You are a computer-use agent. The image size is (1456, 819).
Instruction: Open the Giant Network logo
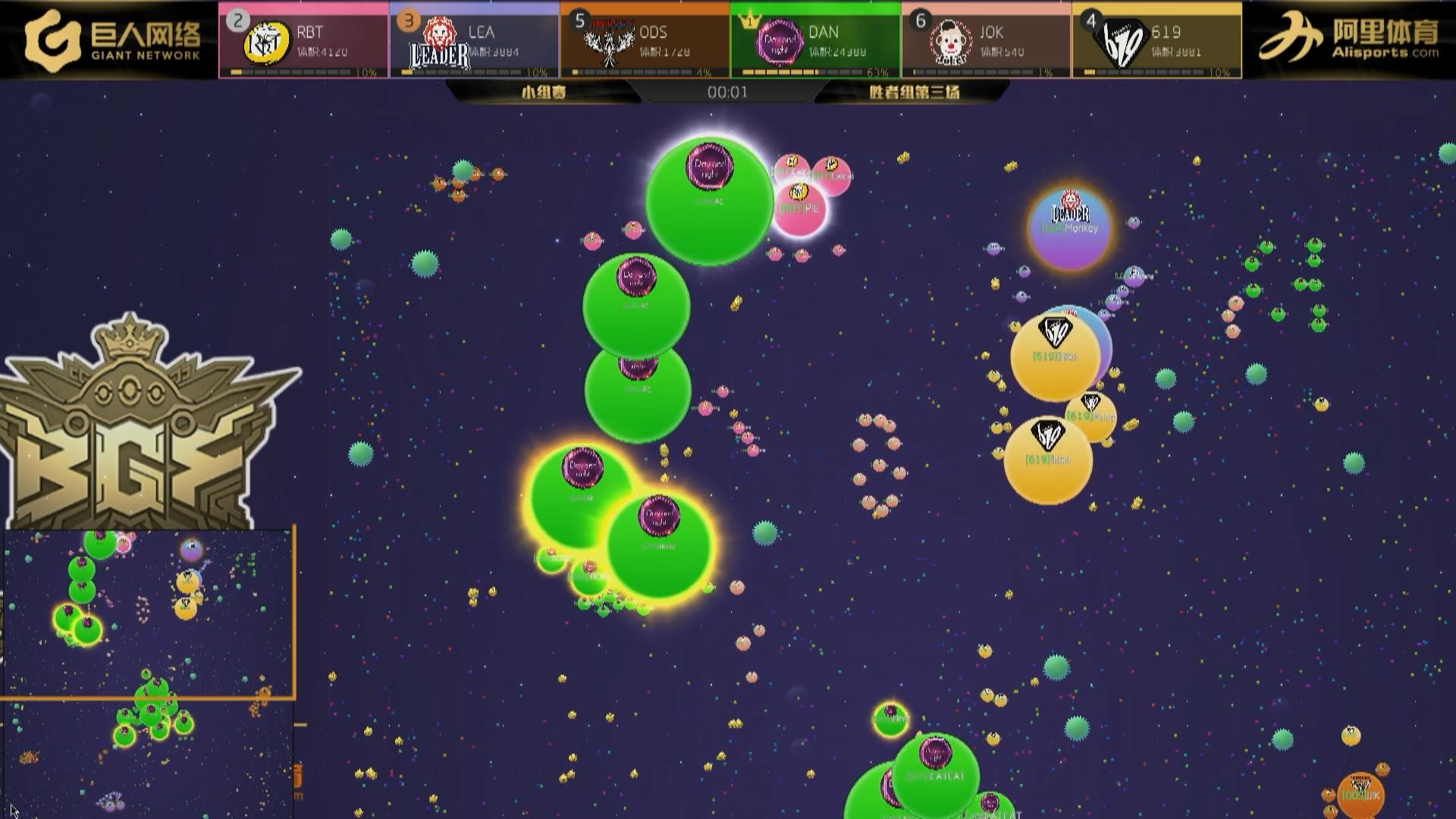click(112, 41)
